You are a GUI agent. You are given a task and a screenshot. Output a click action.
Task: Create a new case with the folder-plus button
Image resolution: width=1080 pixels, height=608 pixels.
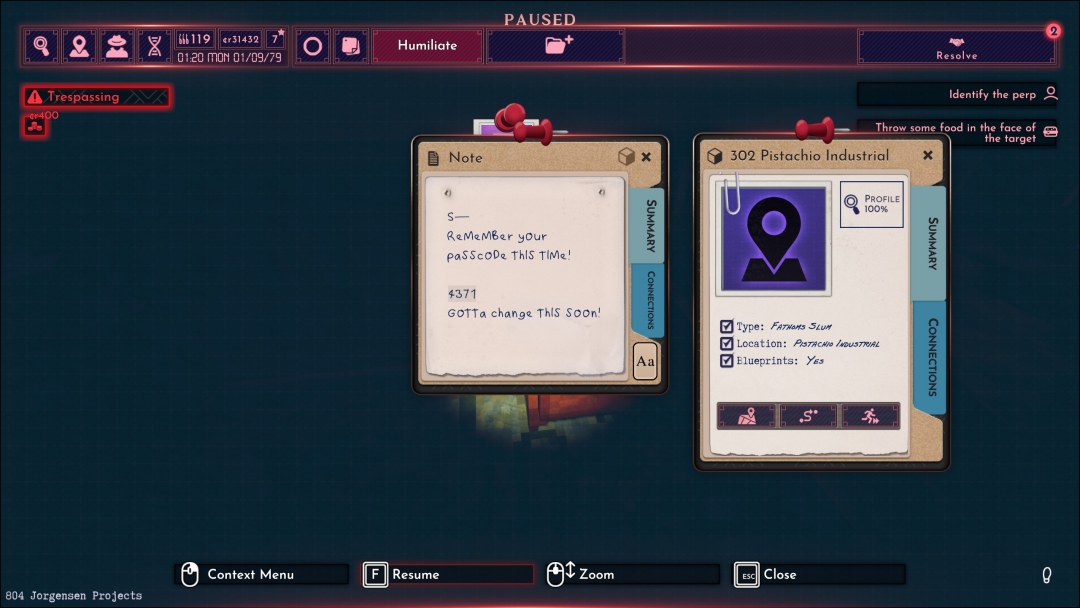click(x=557, y=46)
